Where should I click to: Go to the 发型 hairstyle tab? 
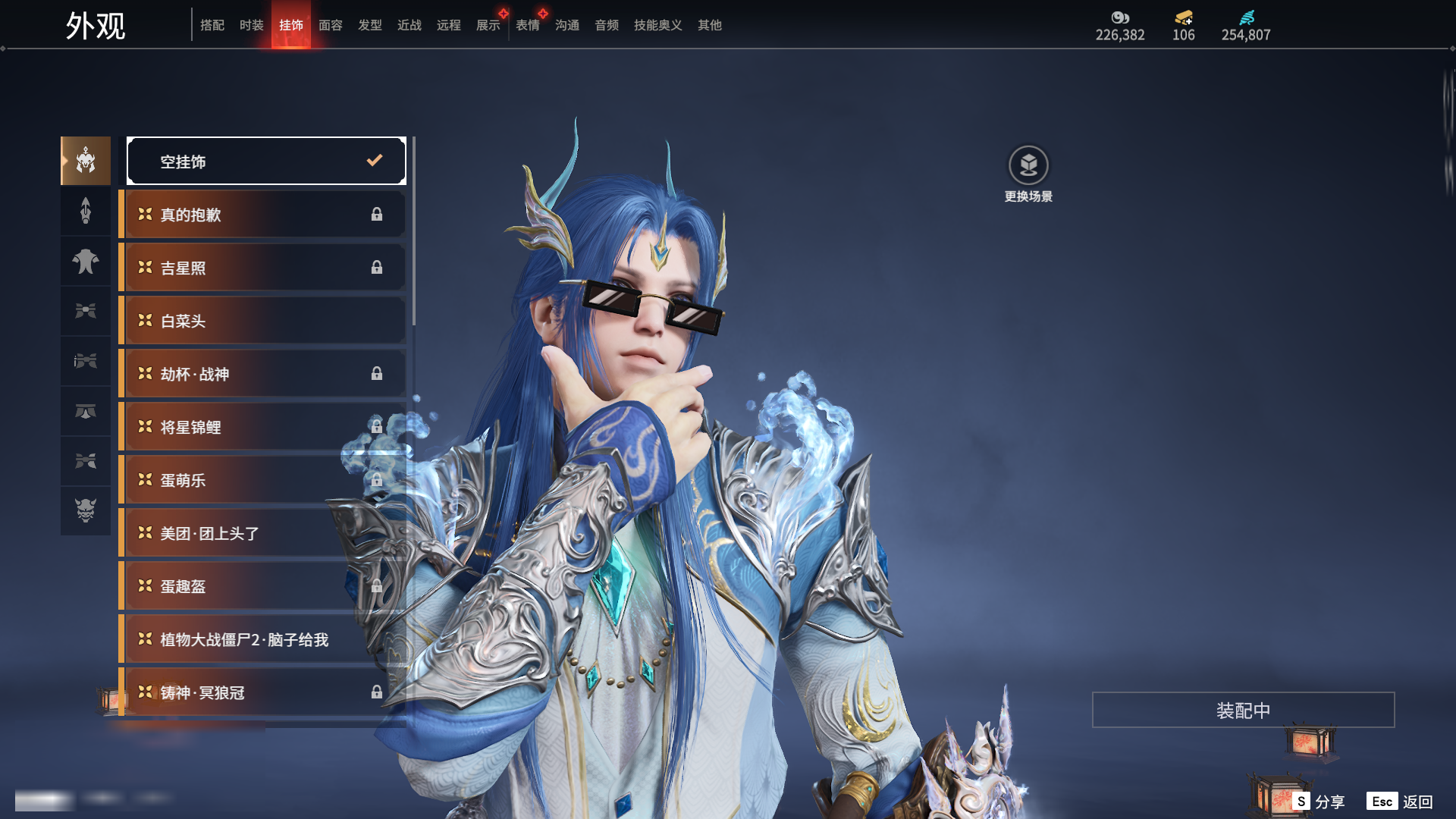click(x=370, y=25)
